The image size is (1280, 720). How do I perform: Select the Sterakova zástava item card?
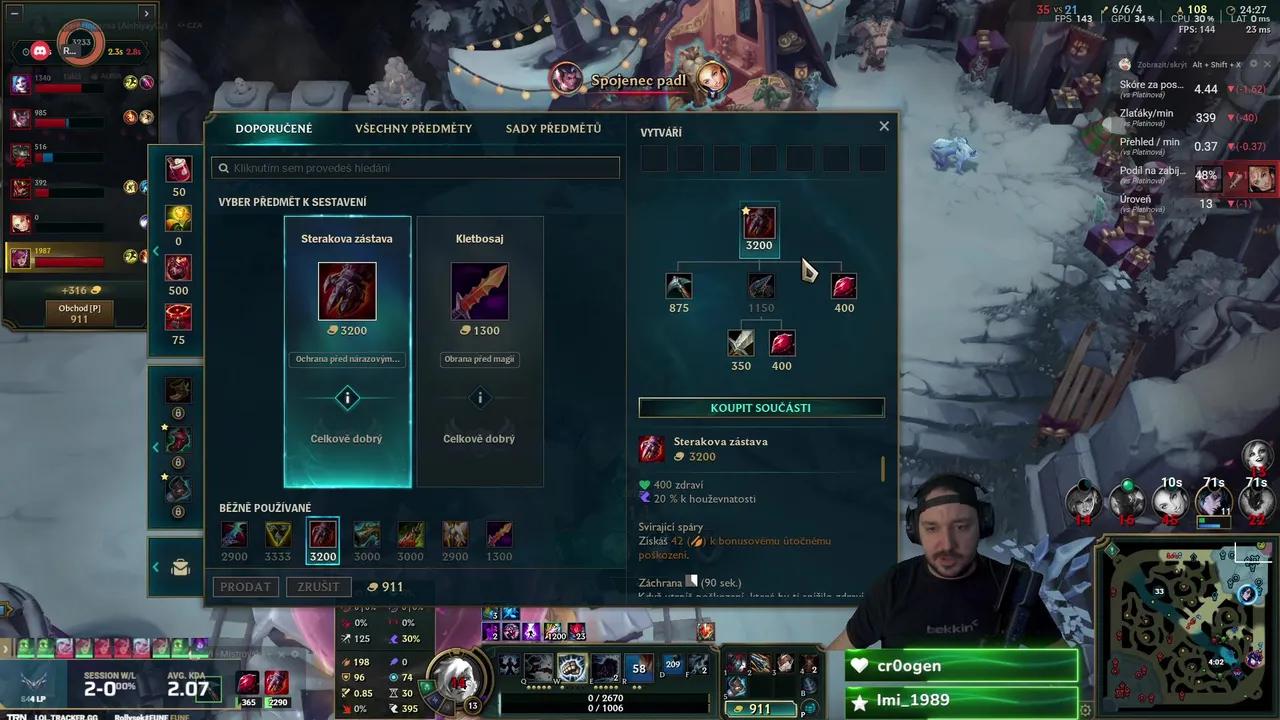click(347, 352)
